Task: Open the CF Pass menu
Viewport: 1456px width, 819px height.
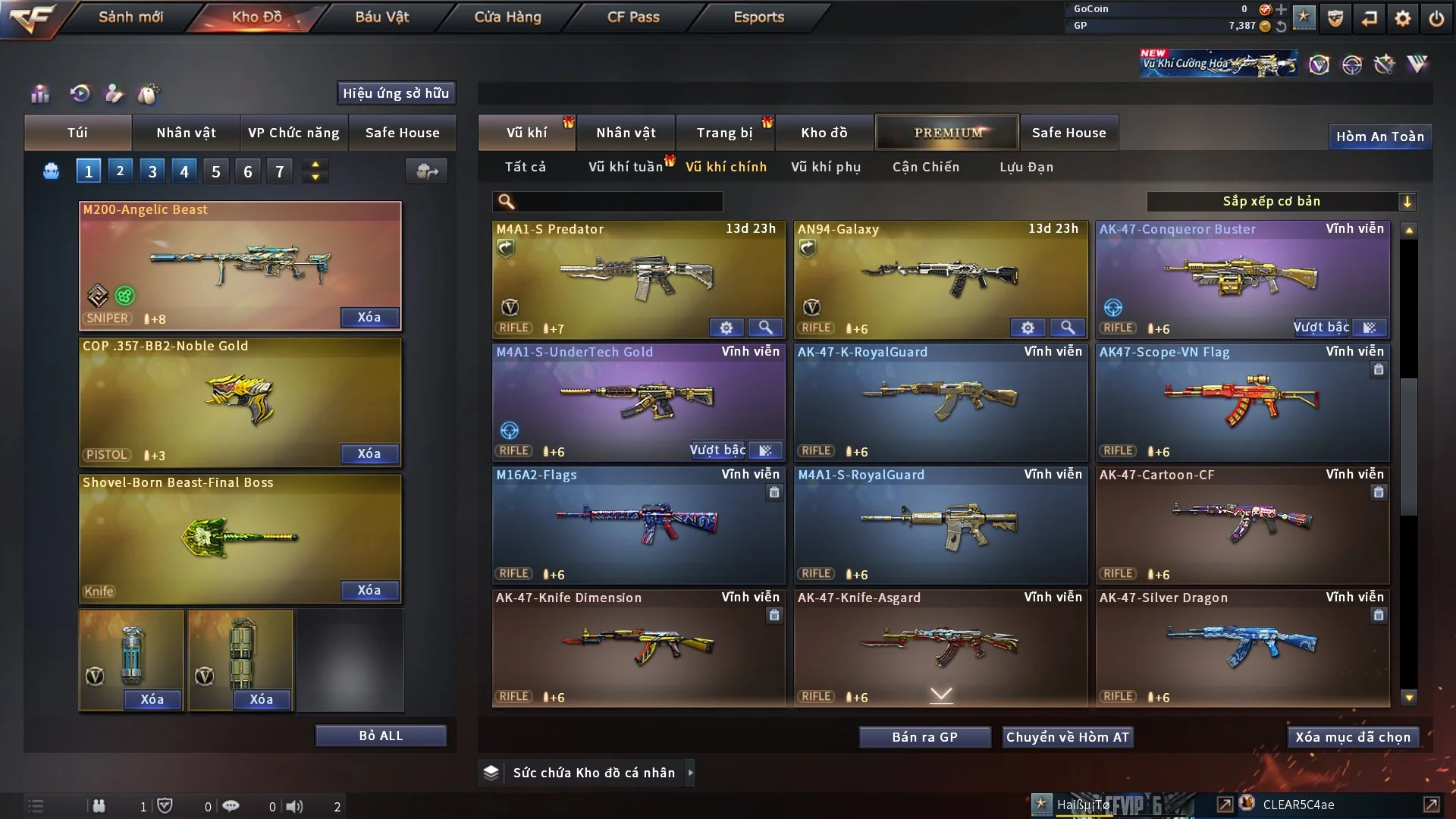Action: (633, 17)
